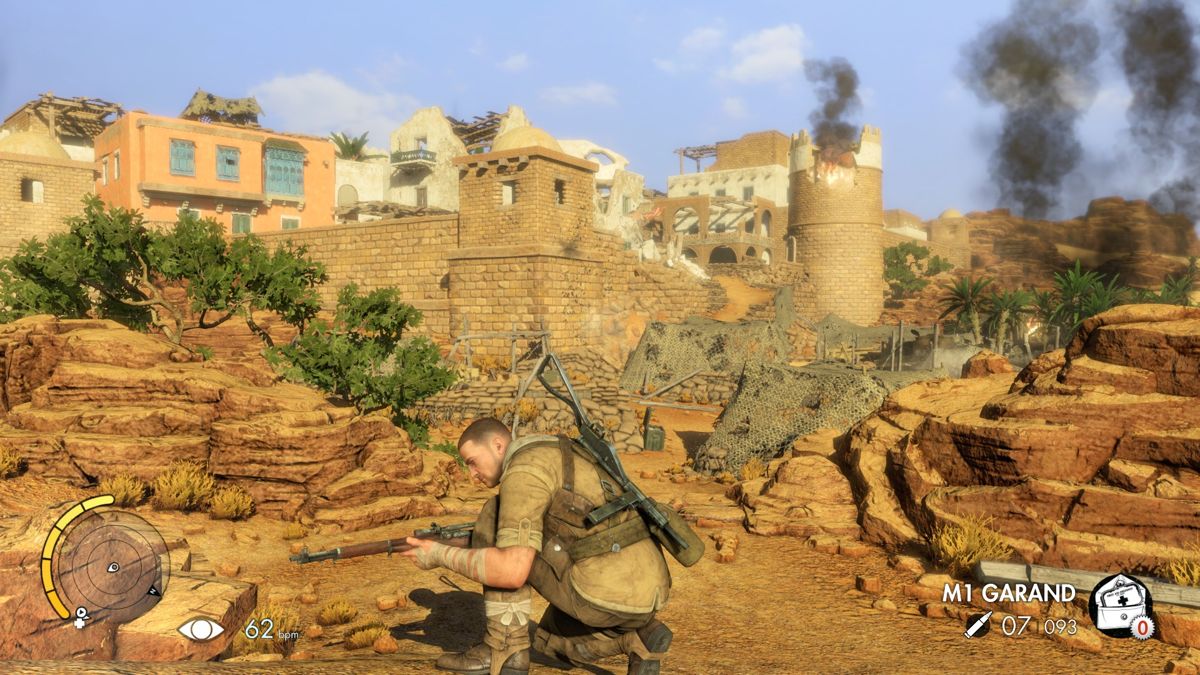Click the rifle bullet ammo icon
This screenshot has width=1200, height=675.
(x=978, y=626)
